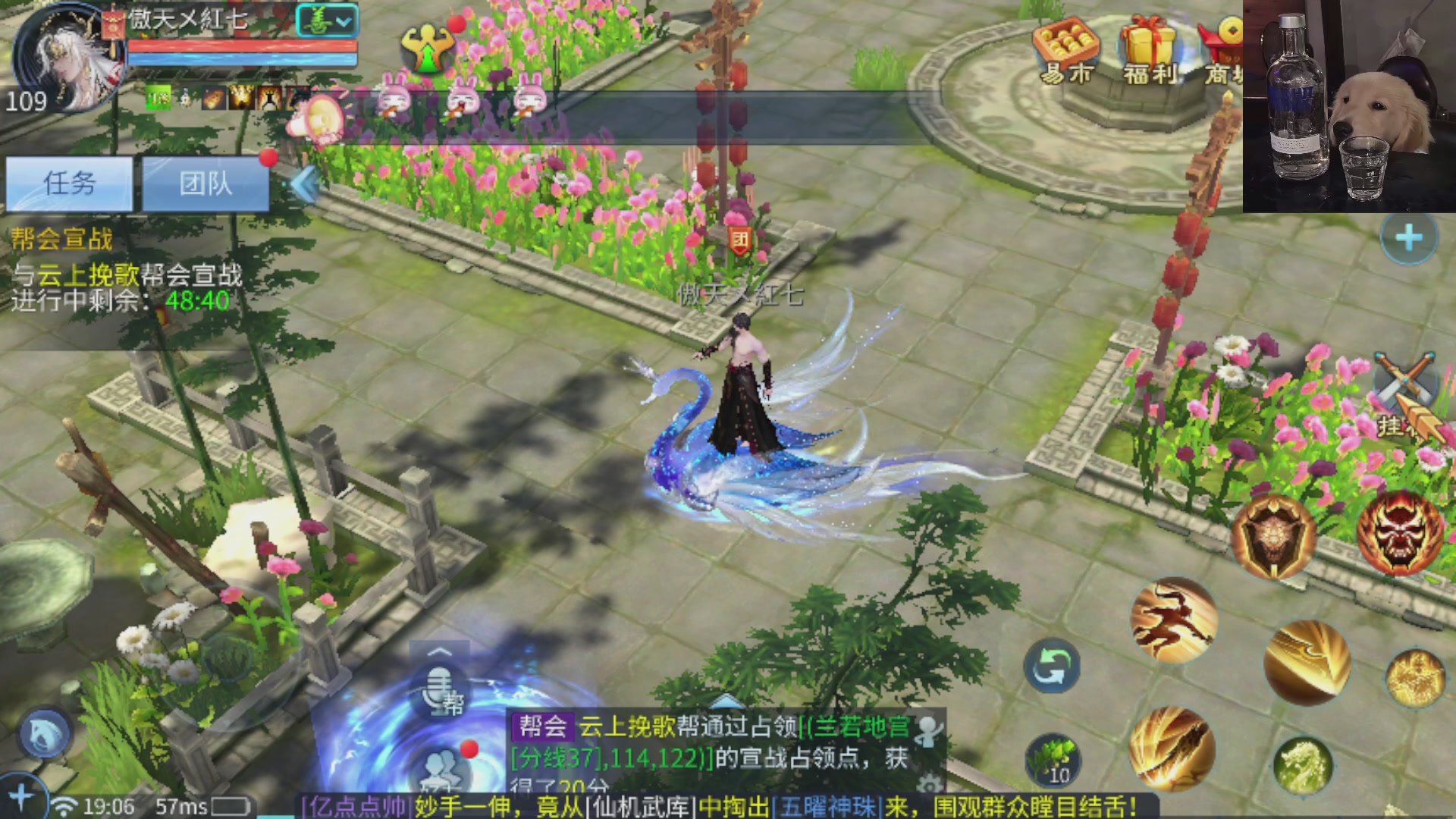Screen dimensions: 1456x819
Task: Switch to the 团队 tab
Action: click(205, 184)
